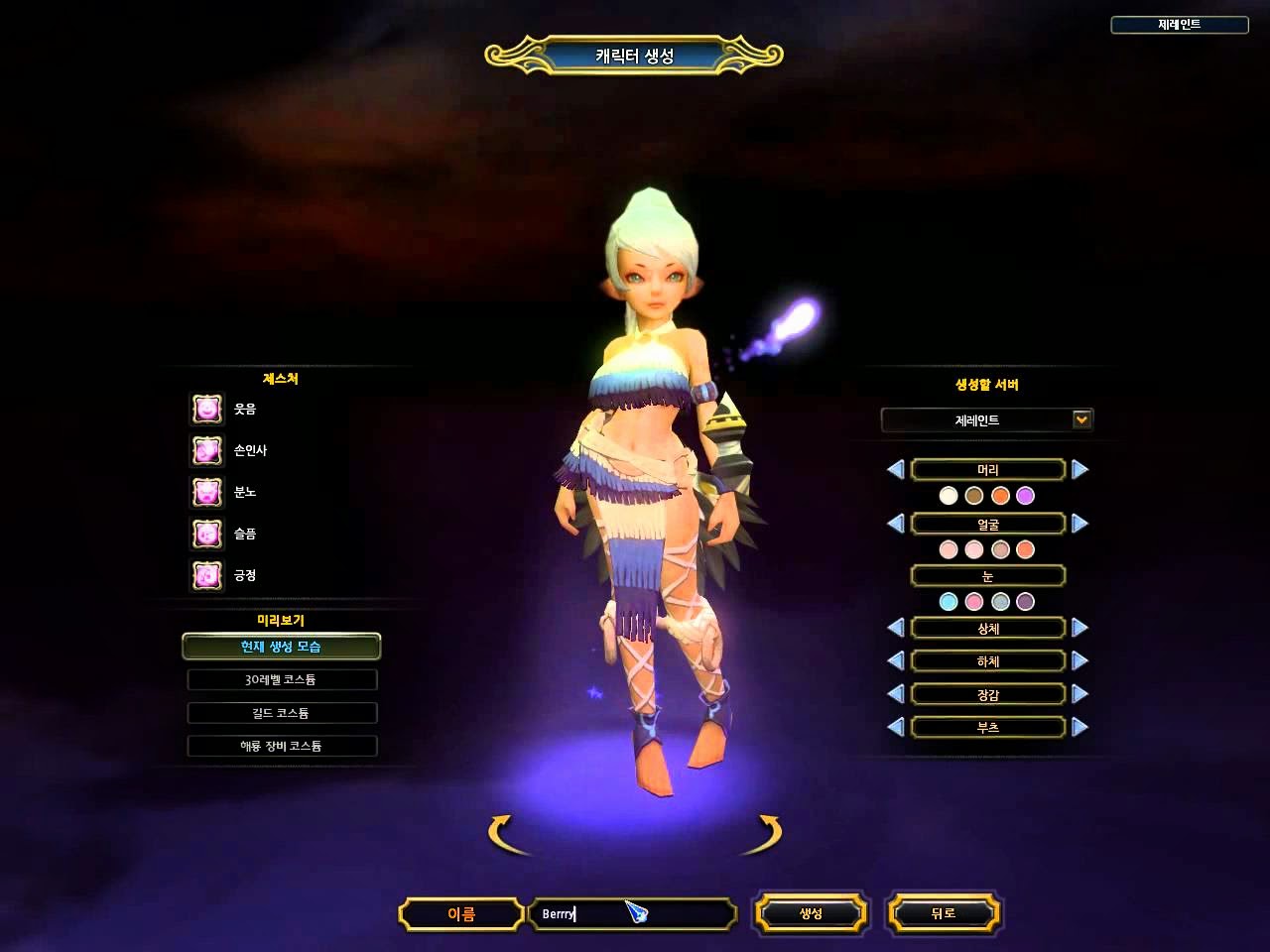This screenshot has width=1270, height=952.
Task: Pick the cyan eye color swatch
Action: pos(950,601)
